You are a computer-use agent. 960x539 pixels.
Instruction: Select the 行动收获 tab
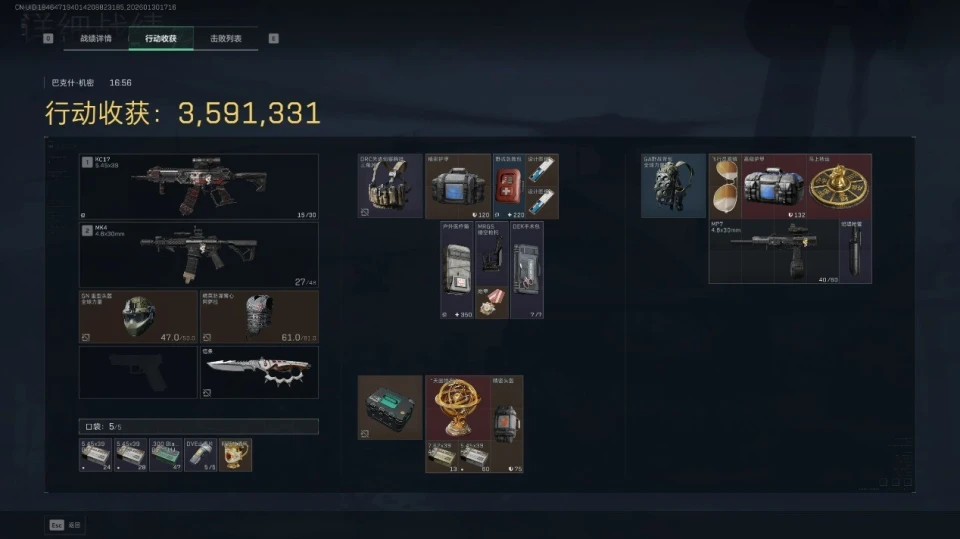[160, 39]
